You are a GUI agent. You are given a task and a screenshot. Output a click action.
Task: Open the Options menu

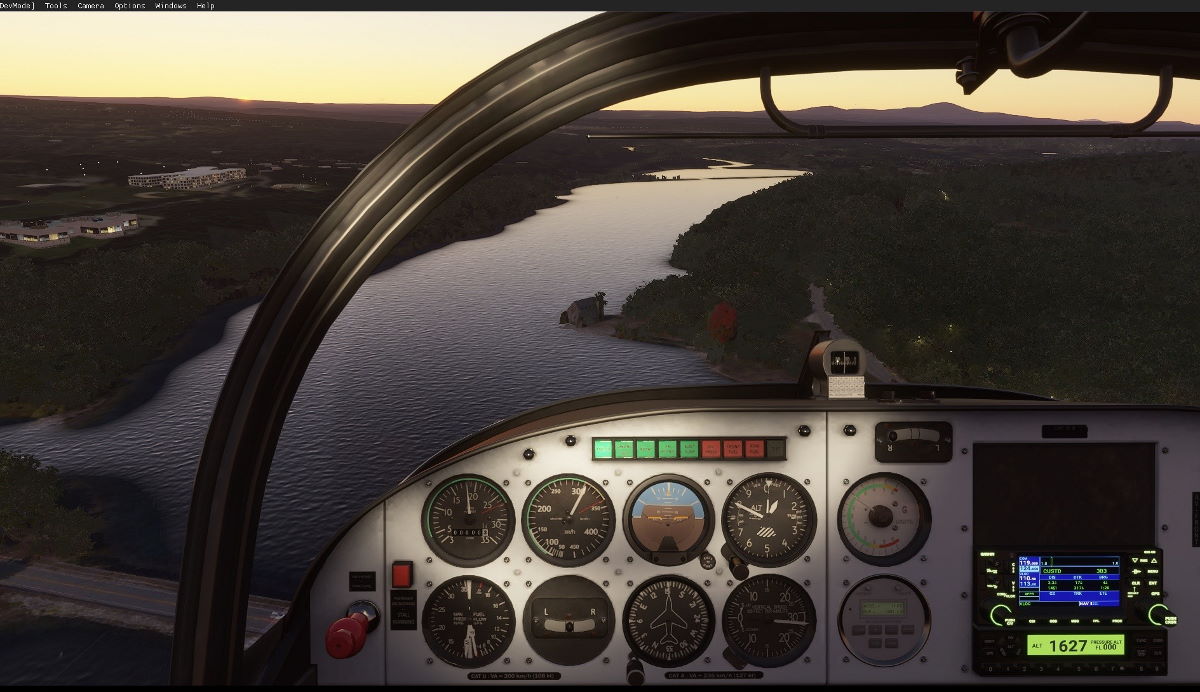(130, 6)
